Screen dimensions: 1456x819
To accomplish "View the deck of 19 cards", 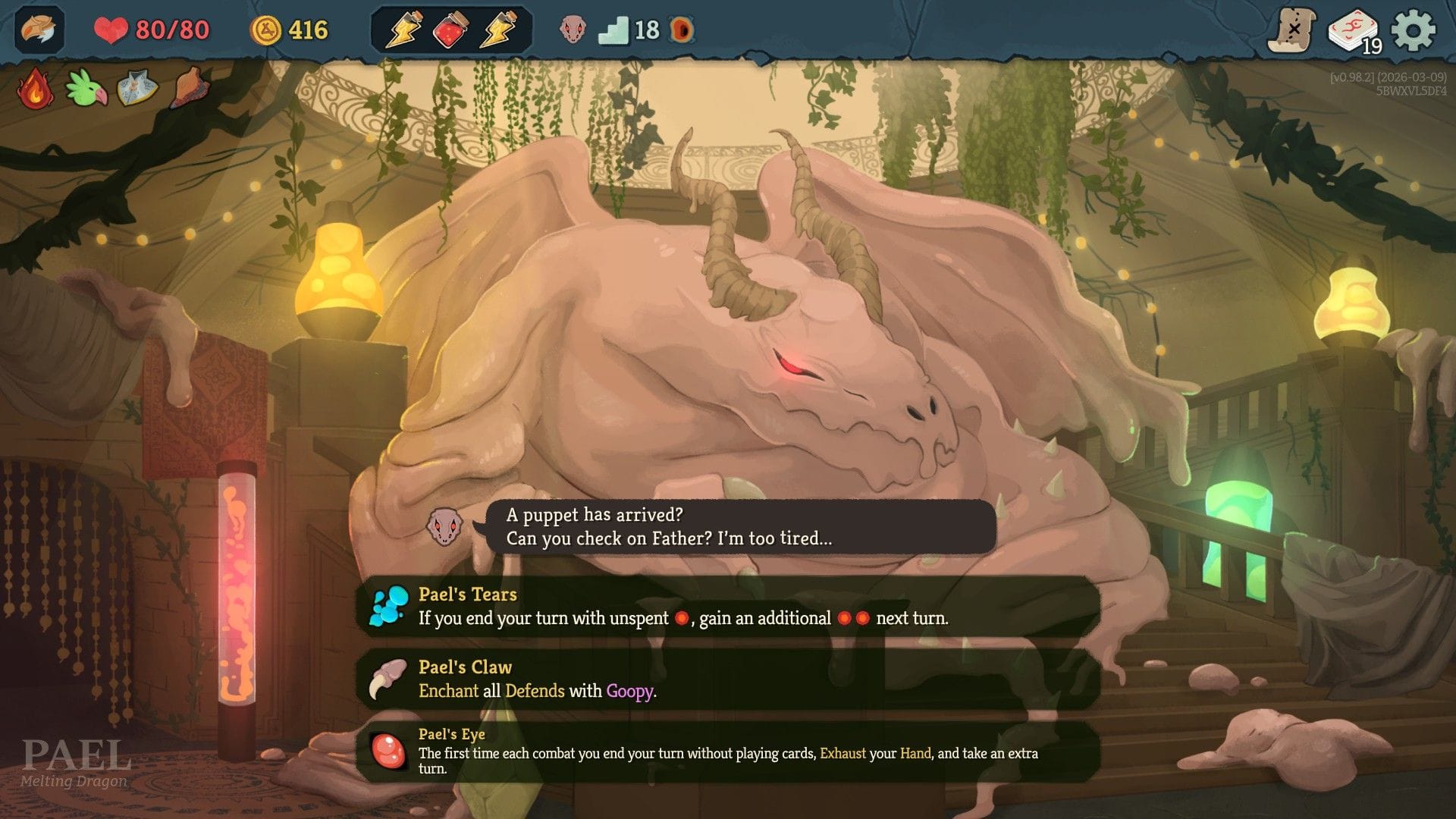I will (1354, 32).
